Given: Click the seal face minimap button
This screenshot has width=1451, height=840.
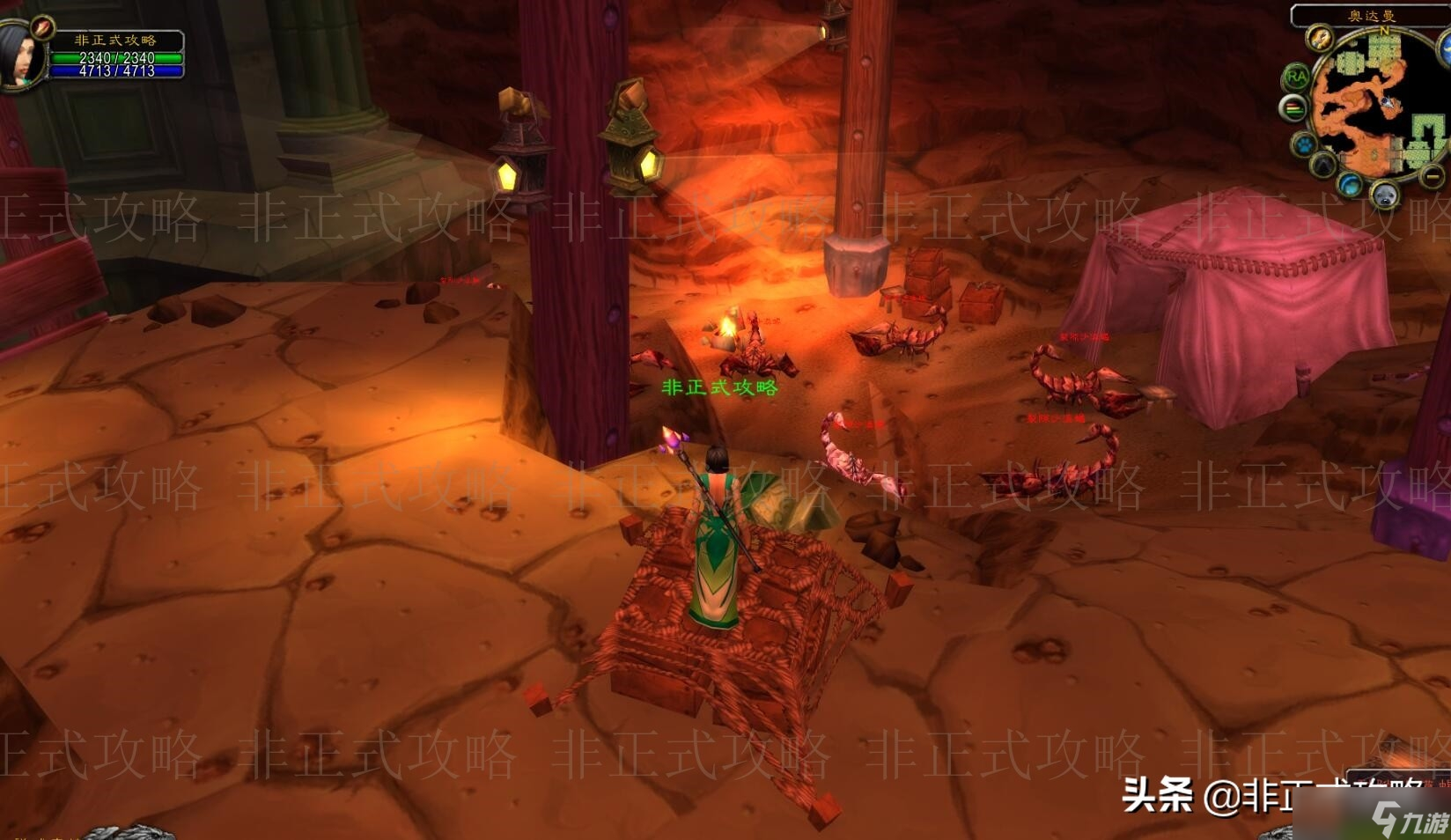Looking at the screenshot, I should pos(1385,195).
